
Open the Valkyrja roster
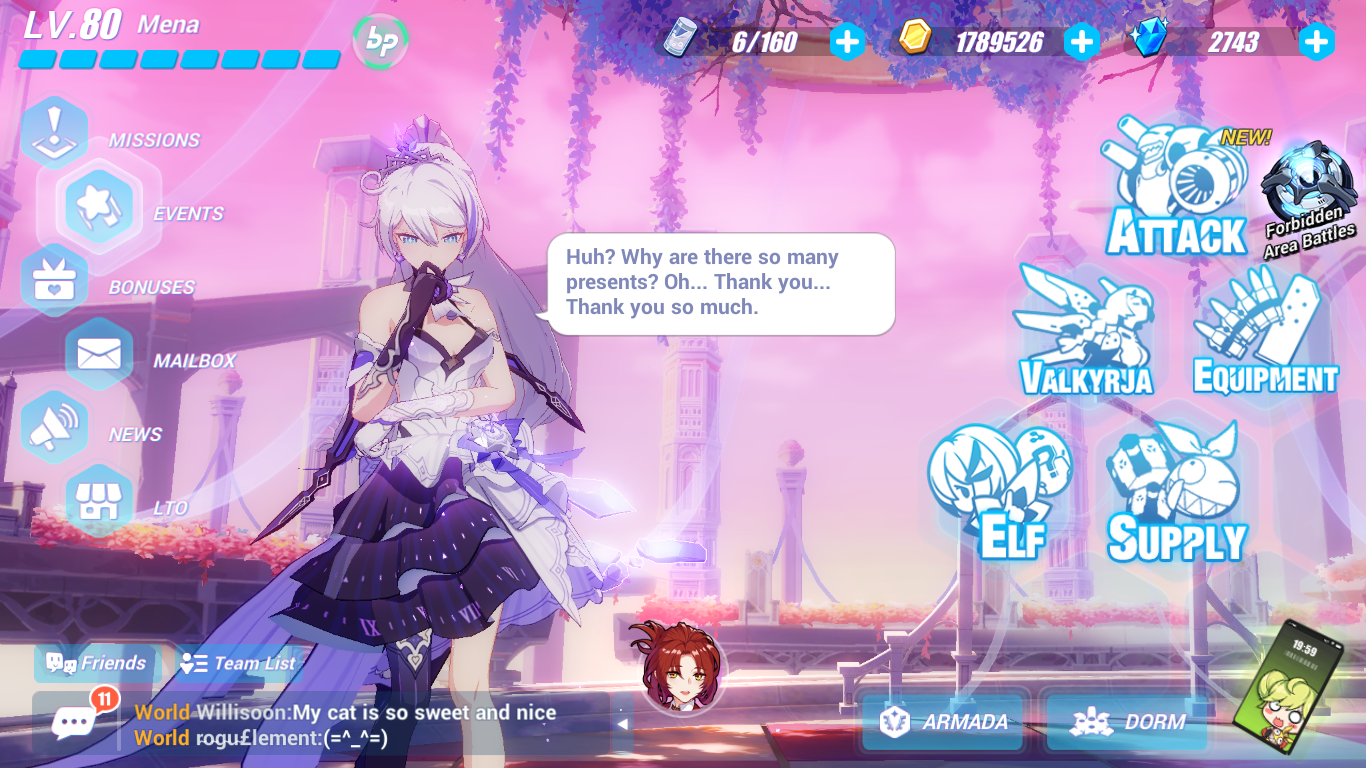point(1084,335)
